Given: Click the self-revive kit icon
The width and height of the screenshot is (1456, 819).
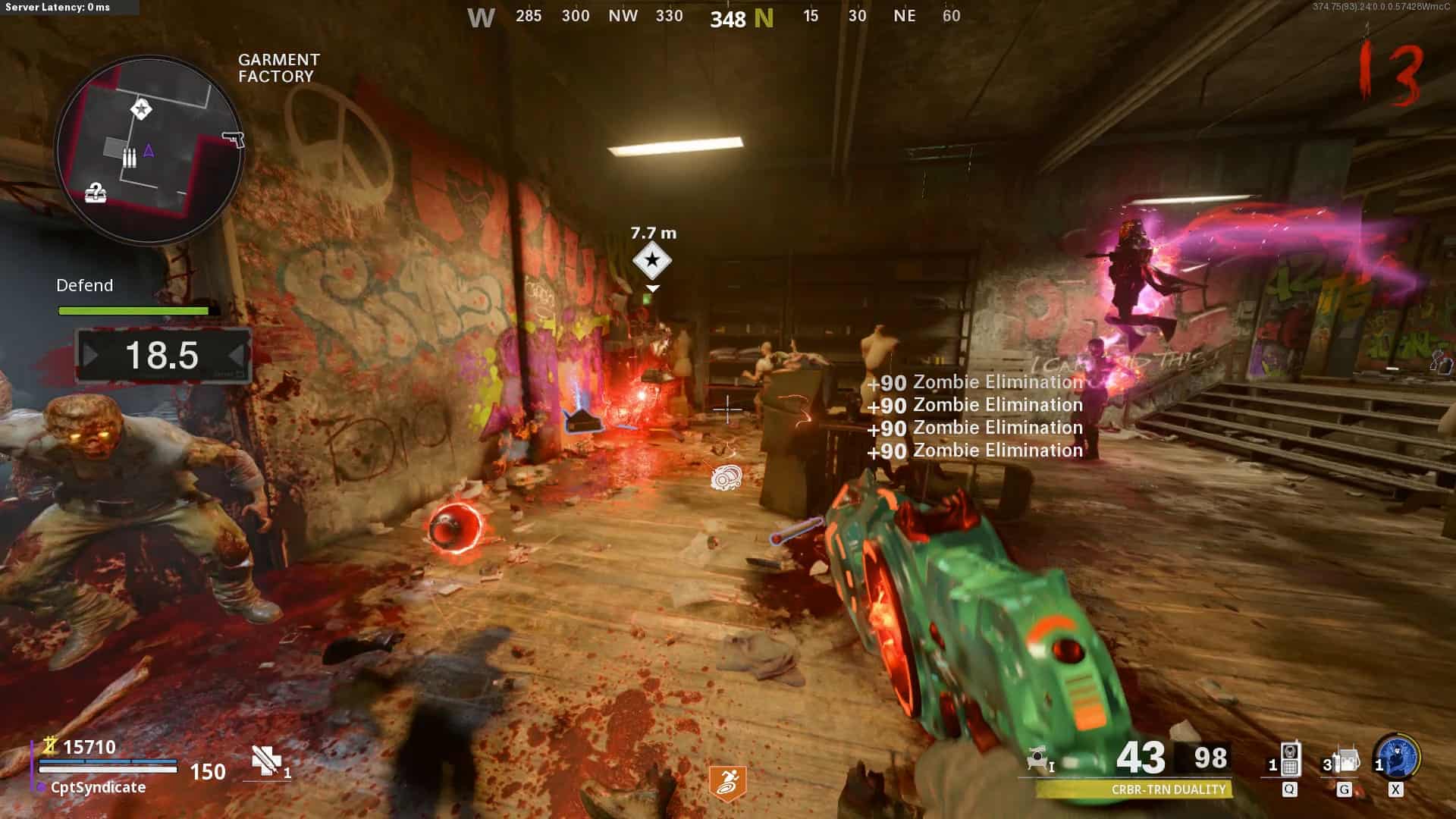Looking at the screenshot, I should 267,761.
